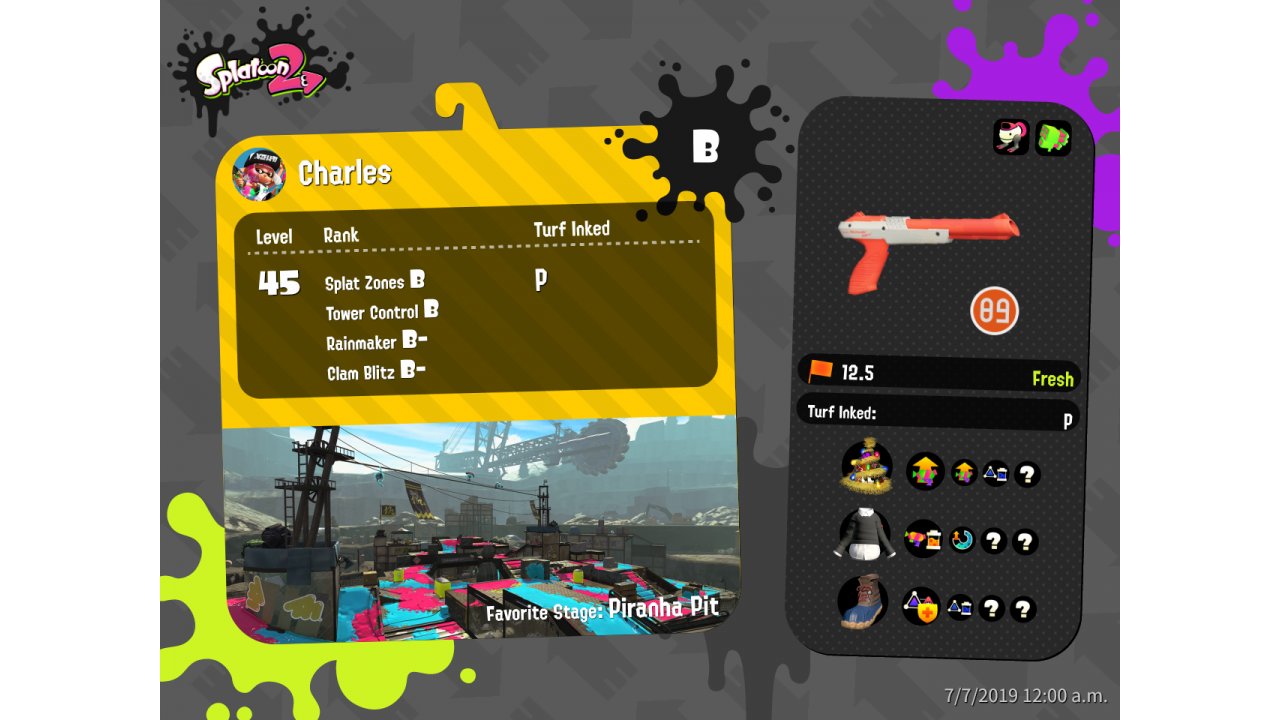Click the clothing's main ink tank ability

[923, 539]
